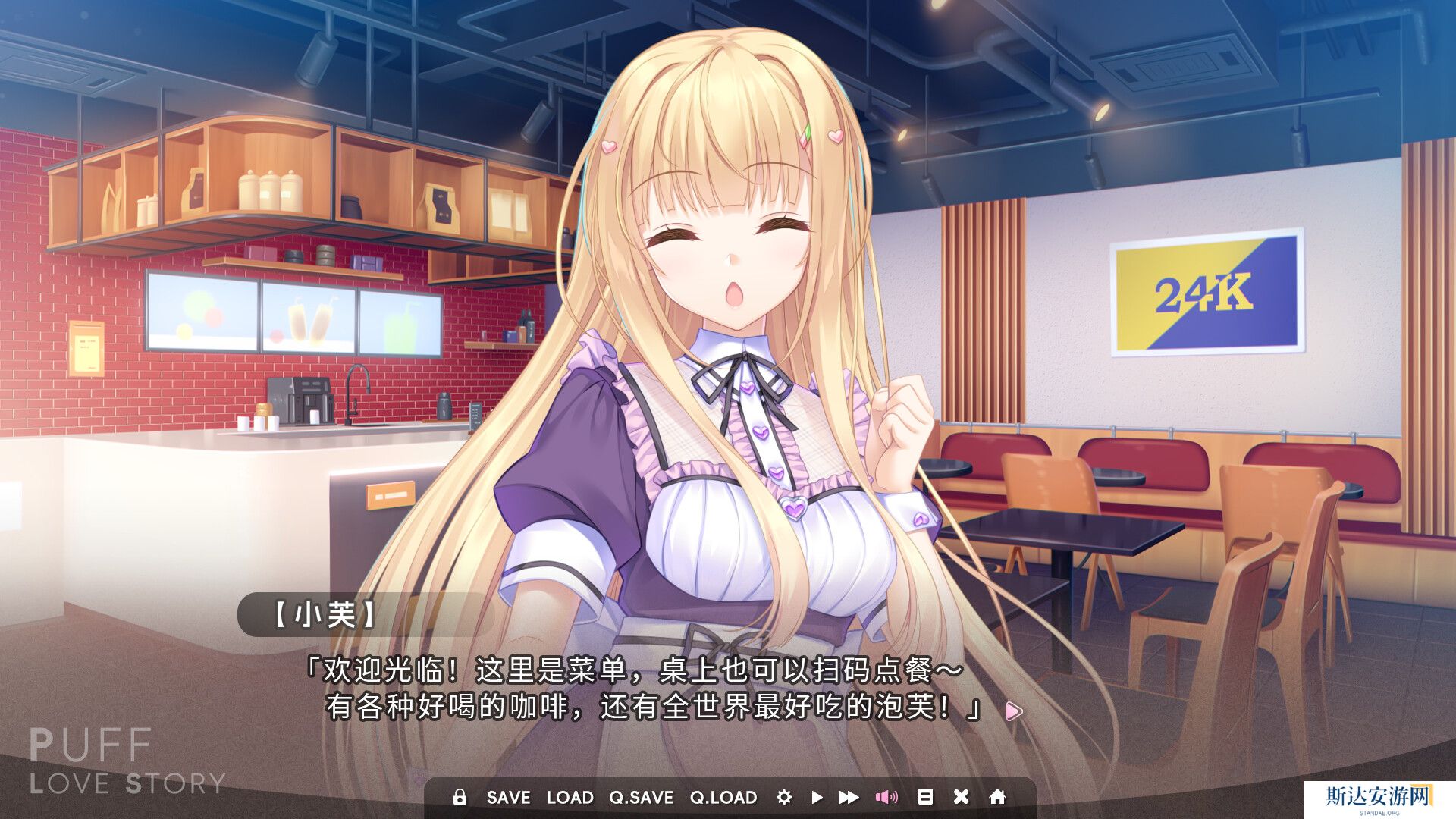
Task: Hide the text window with the X icon
Action: (961, 797)
